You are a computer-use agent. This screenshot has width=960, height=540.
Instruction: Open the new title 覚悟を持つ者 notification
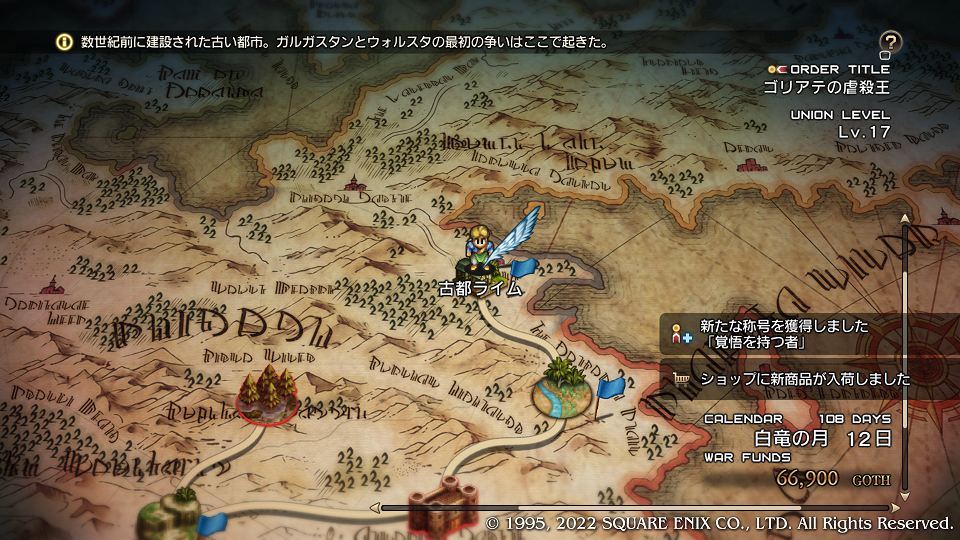coord(810,335)
